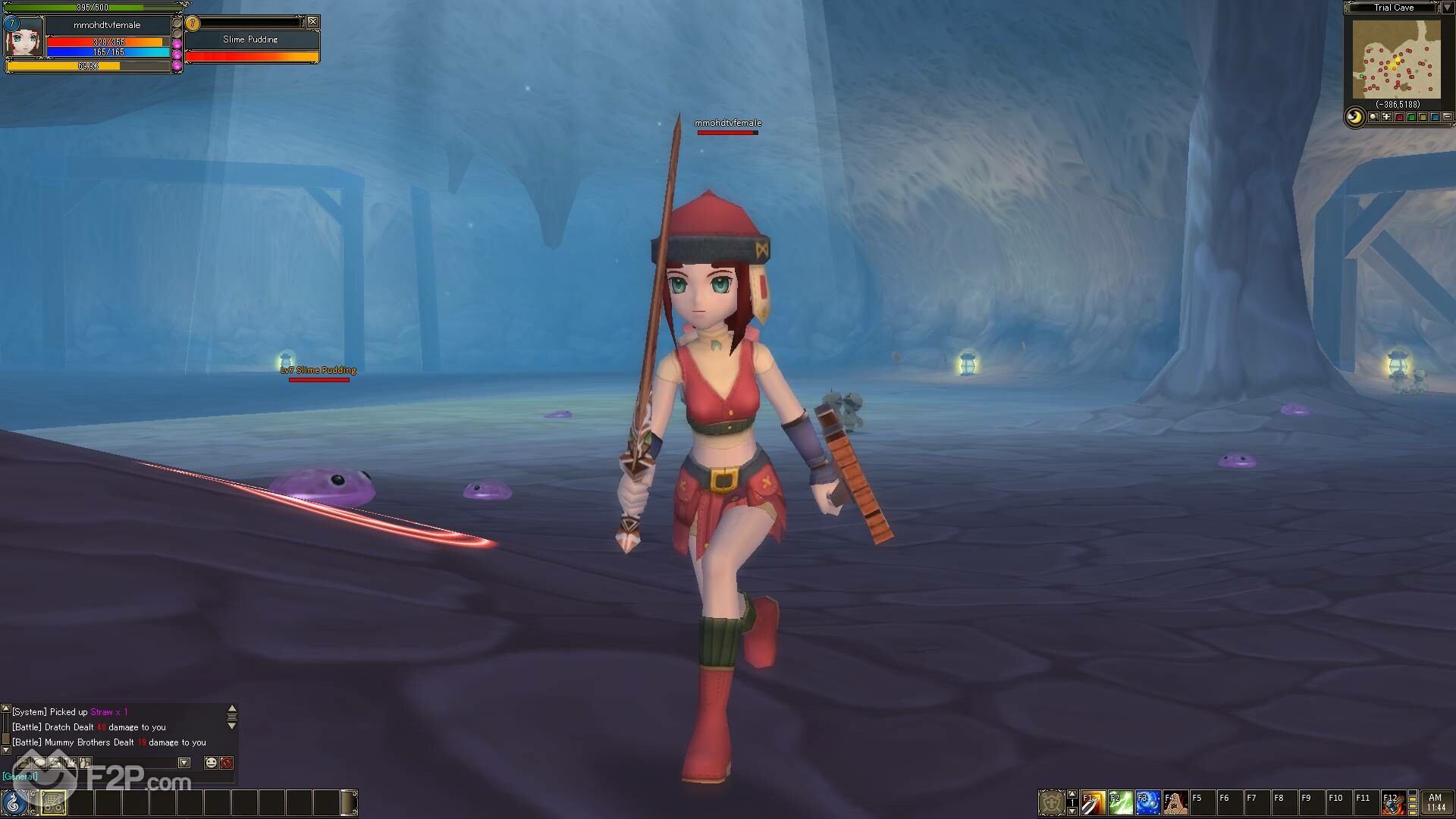Image resolution: width=1456 pixels, height=819 pixels.
Task: Trigger the F4 skill icon
Action: point(1175,802)
